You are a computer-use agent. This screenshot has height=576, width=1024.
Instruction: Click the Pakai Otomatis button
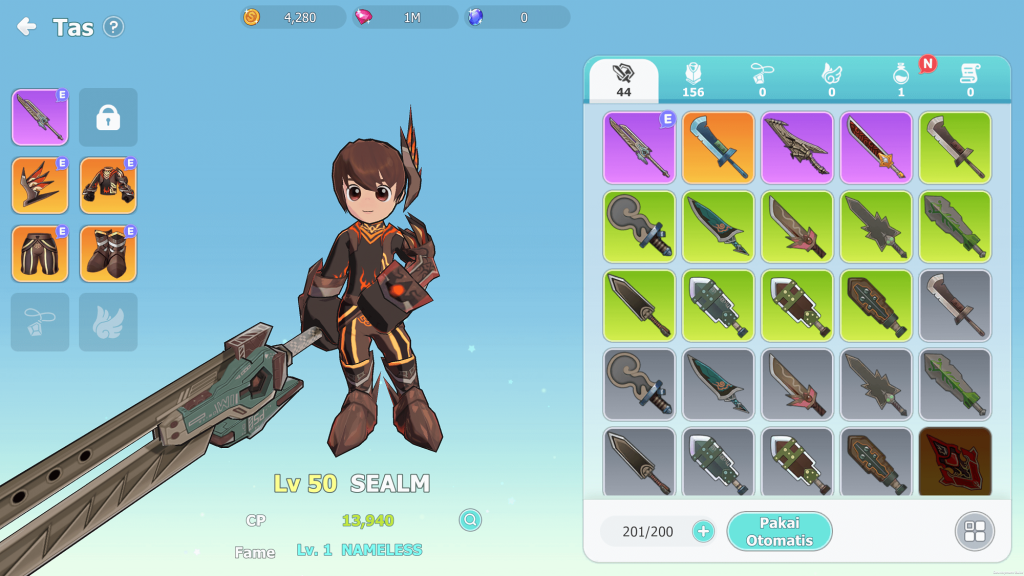[779, 531]
